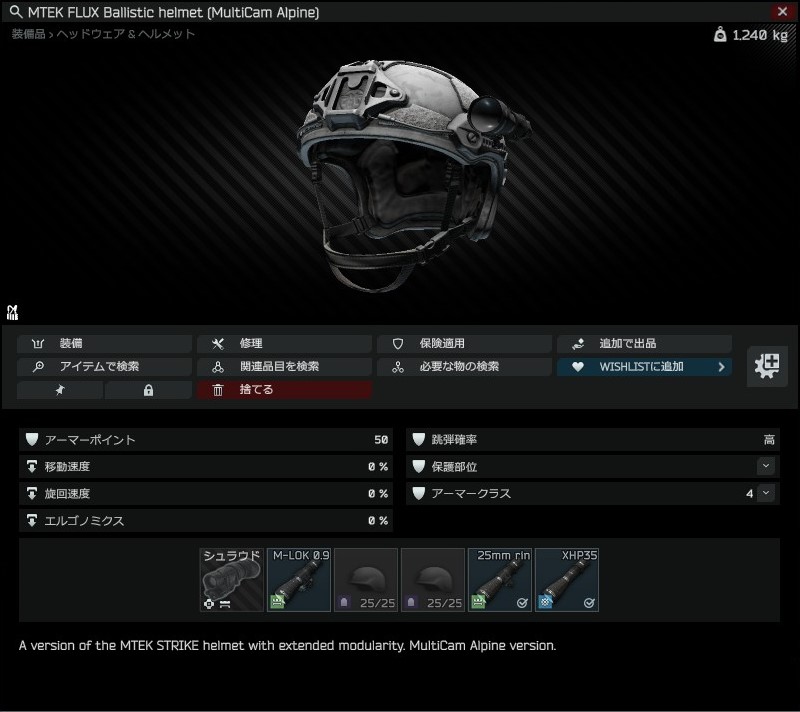The image size is (800, 712).
Task: Select the 25mm ring mod slot
Action: 499,580
